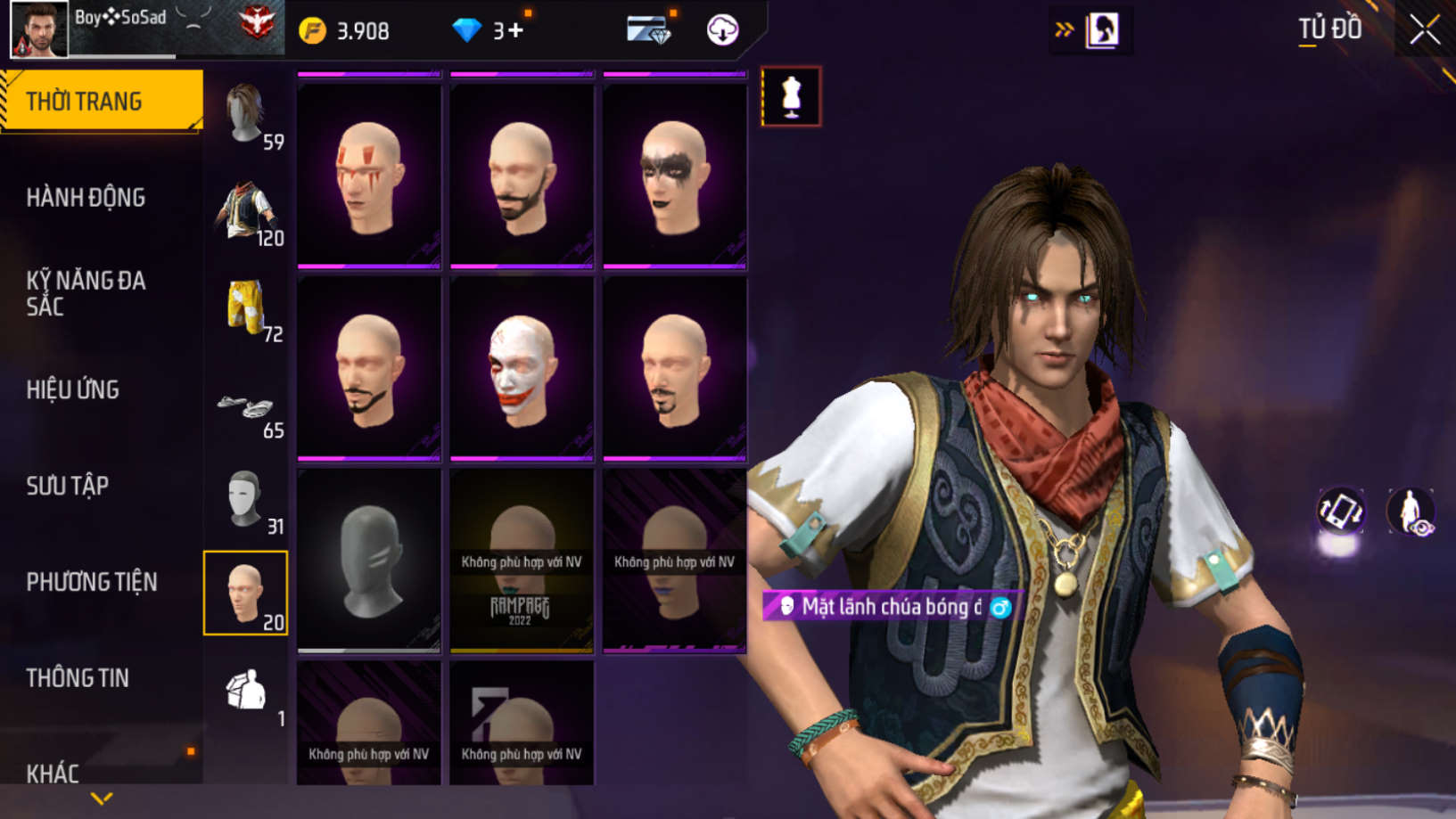Select the Phương Tiện menu entry
The image size is (1456, 819).
click(x=91, y=582)
